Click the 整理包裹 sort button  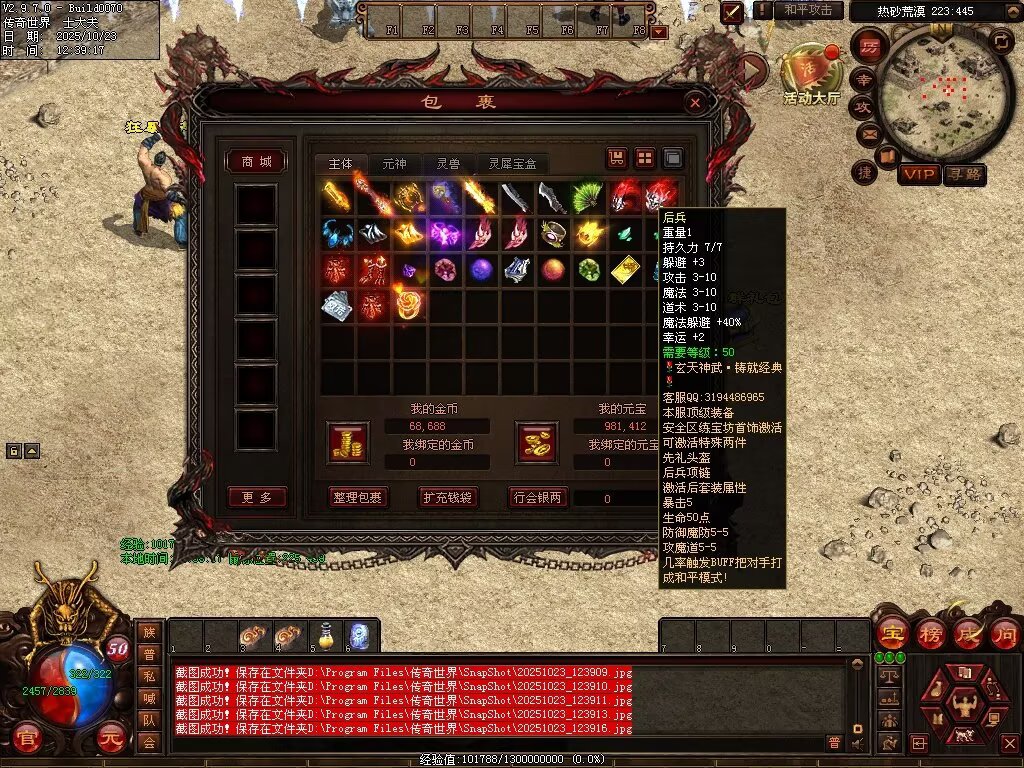point(357,497)
